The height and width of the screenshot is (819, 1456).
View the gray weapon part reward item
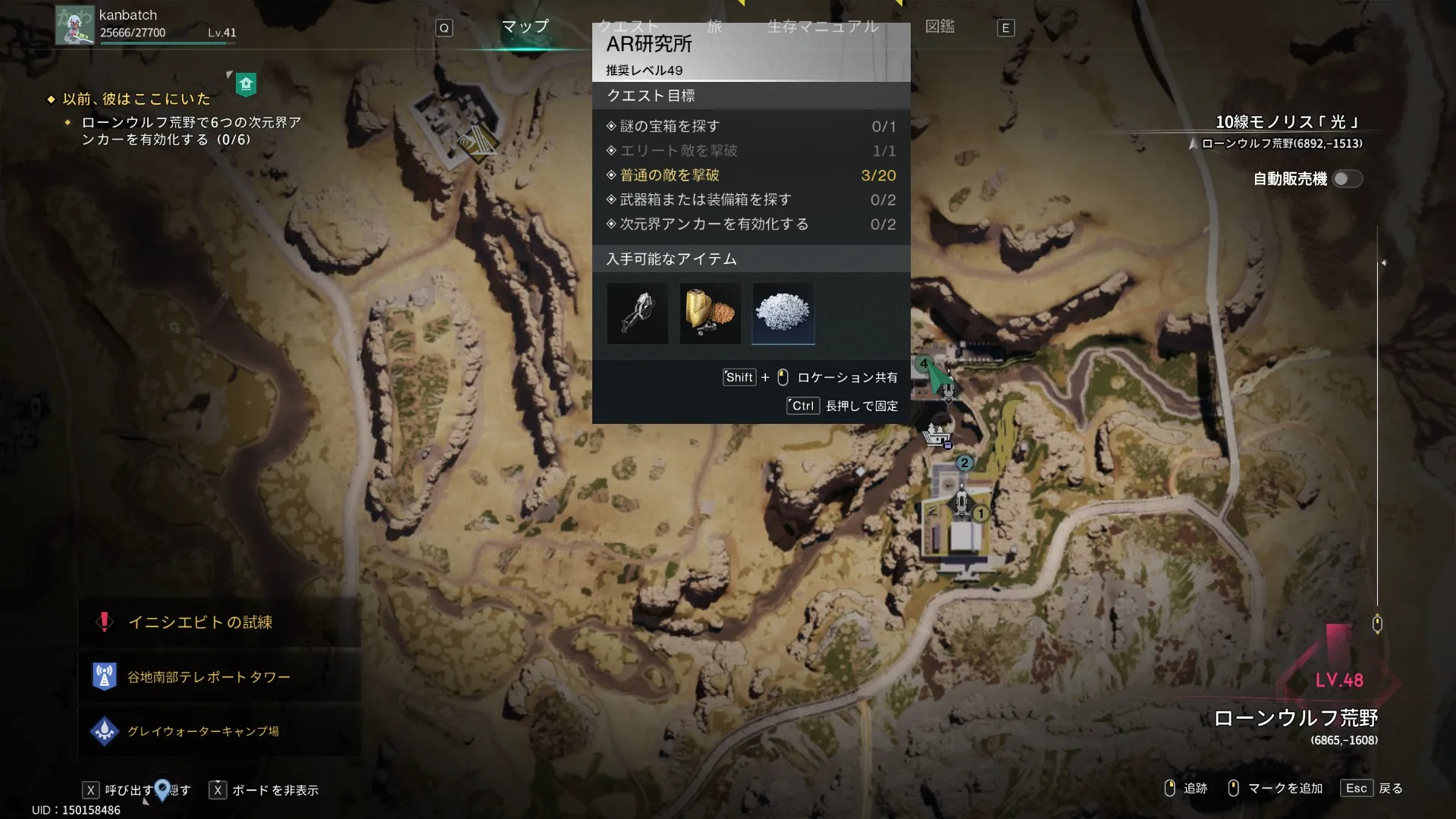(637, 313)
